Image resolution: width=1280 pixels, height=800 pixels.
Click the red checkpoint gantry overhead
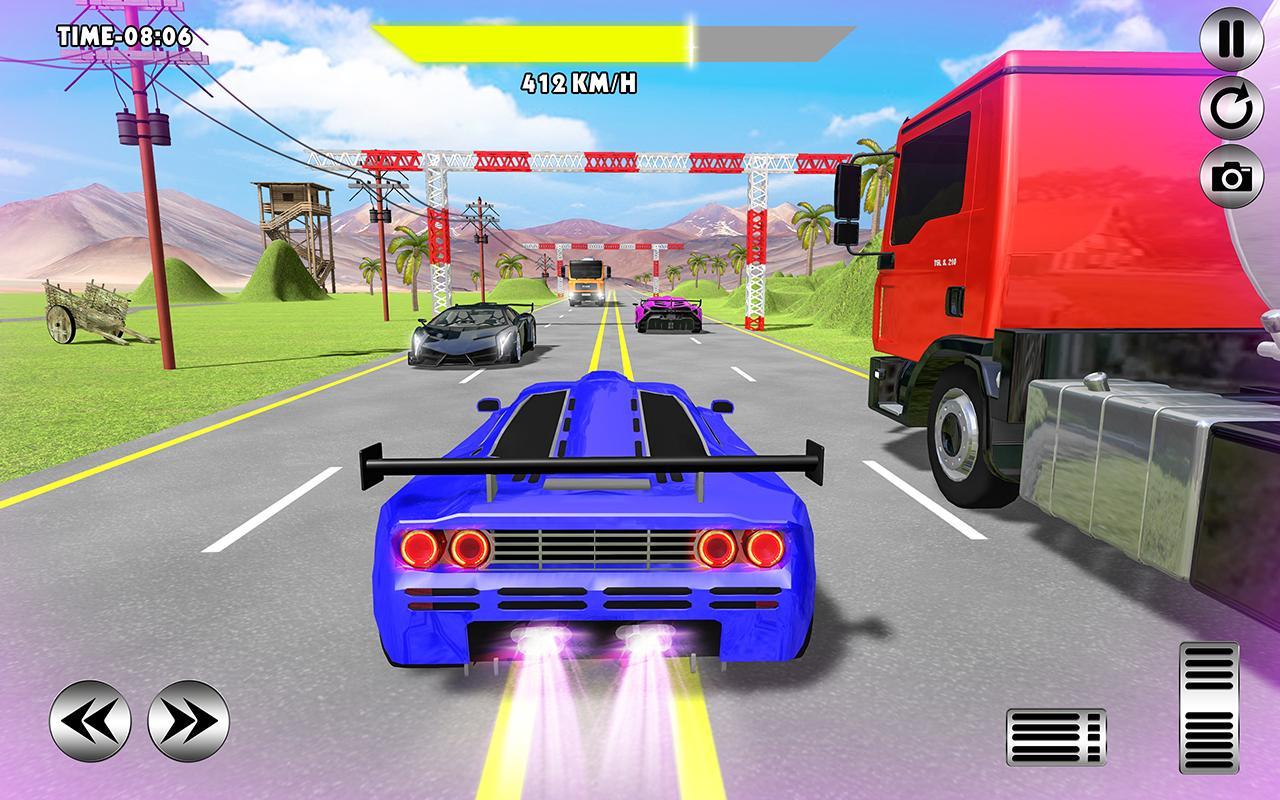(590, 160)
